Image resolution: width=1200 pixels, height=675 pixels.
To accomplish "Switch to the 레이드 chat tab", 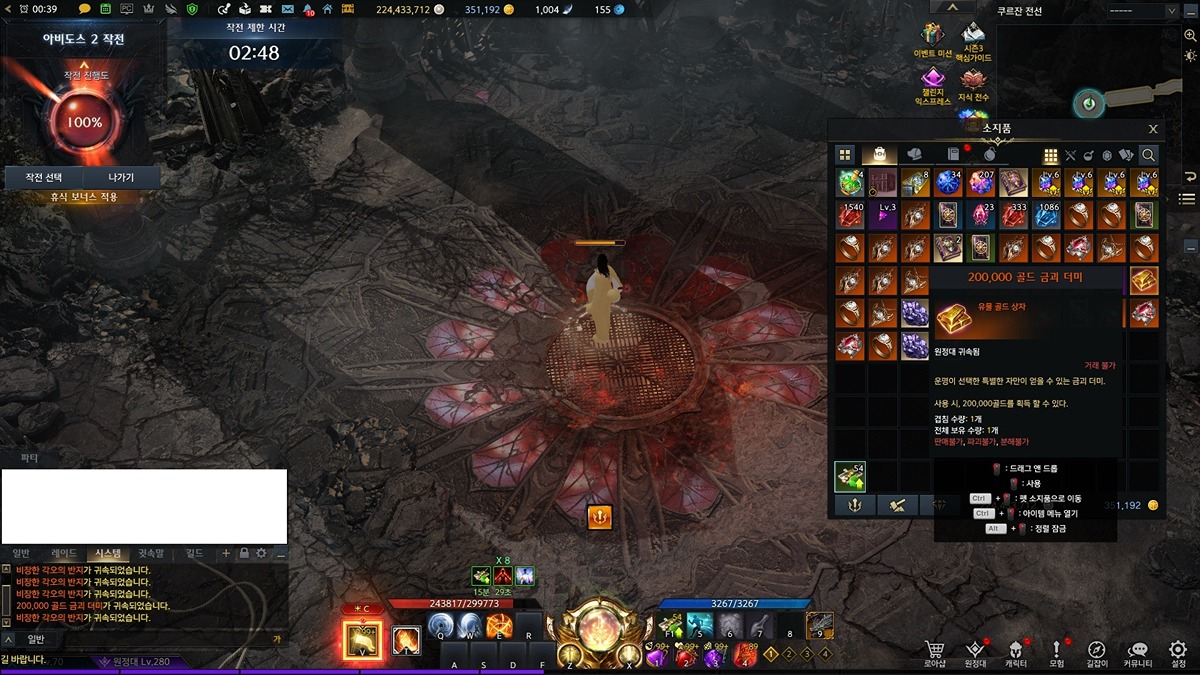I will (x=63, y=553).
